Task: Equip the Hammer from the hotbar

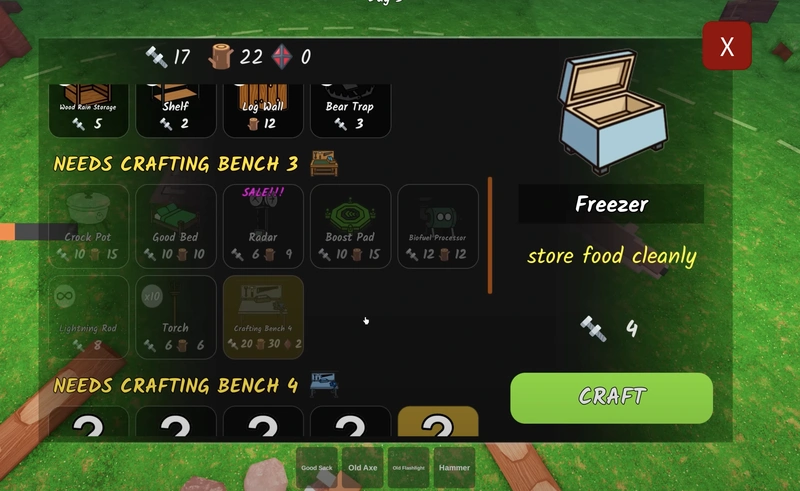Action: tap(454, 467)
